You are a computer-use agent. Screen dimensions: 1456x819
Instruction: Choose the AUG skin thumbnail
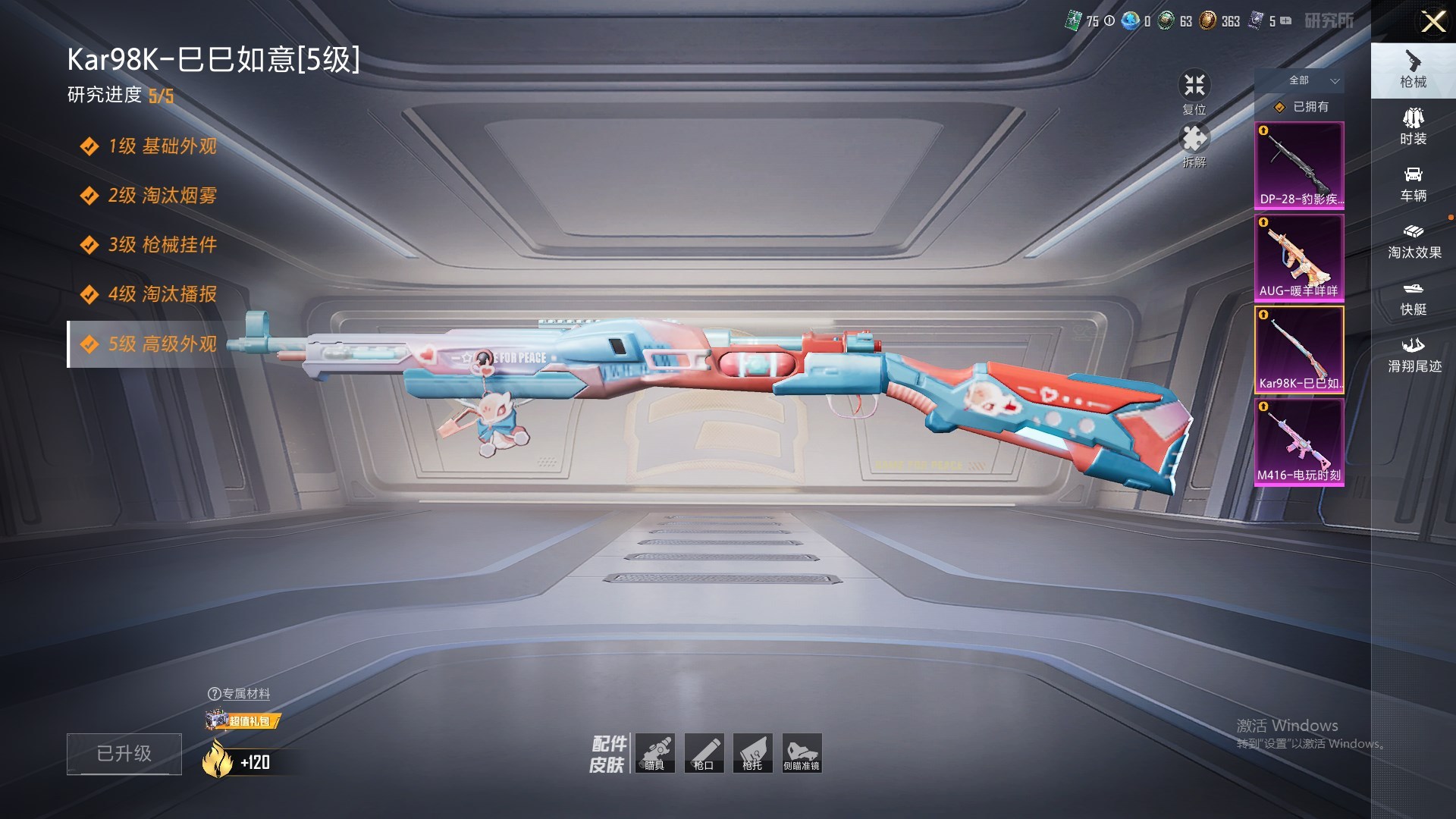point(1299,258)
